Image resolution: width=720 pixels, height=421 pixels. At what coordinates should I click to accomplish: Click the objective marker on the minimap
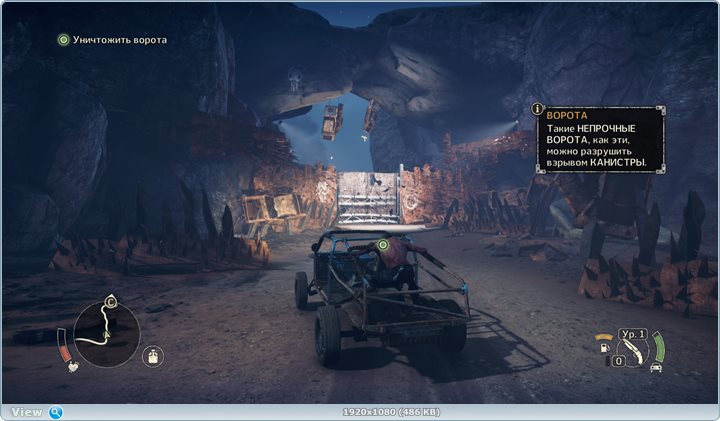click(111, 301)
